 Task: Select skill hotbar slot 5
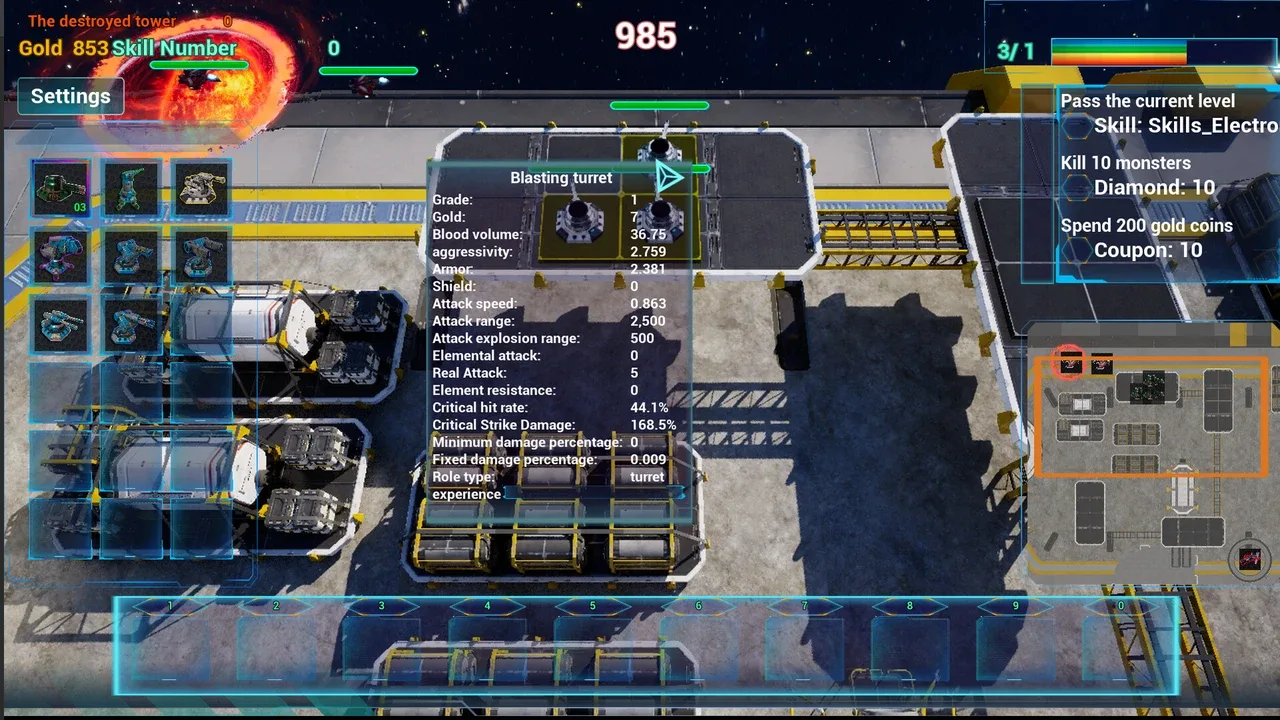tap(593, 645)
